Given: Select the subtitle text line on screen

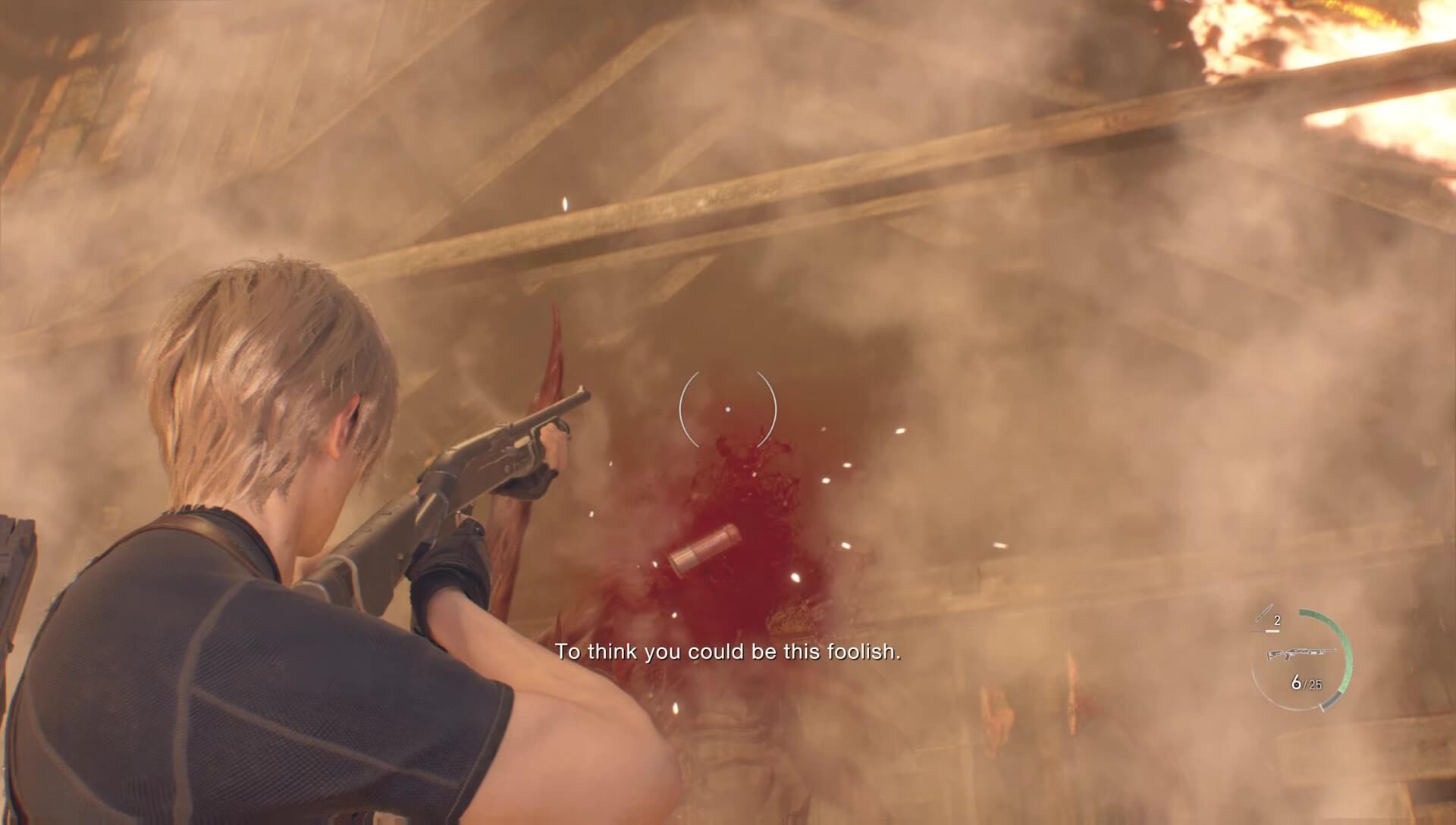Looking at the screenshot, I should 728,651.
